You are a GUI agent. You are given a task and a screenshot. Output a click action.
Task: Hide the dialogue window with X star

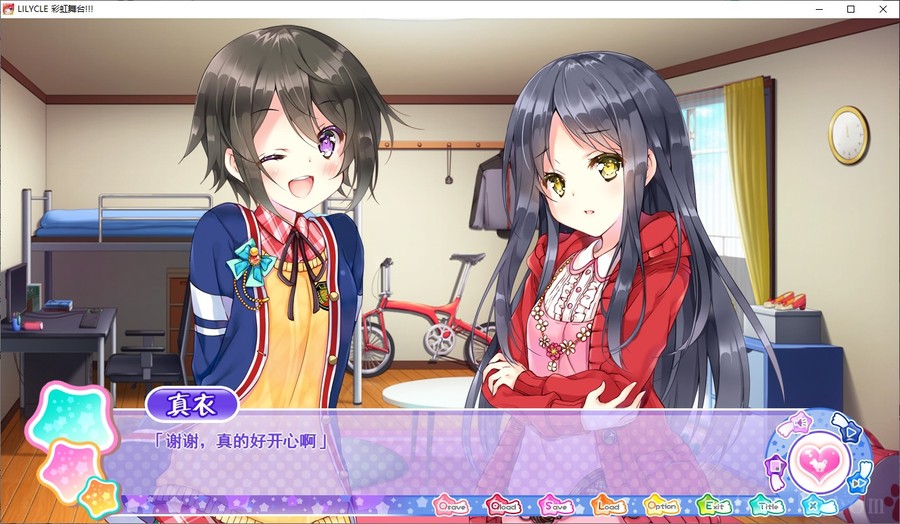(814, 505)
